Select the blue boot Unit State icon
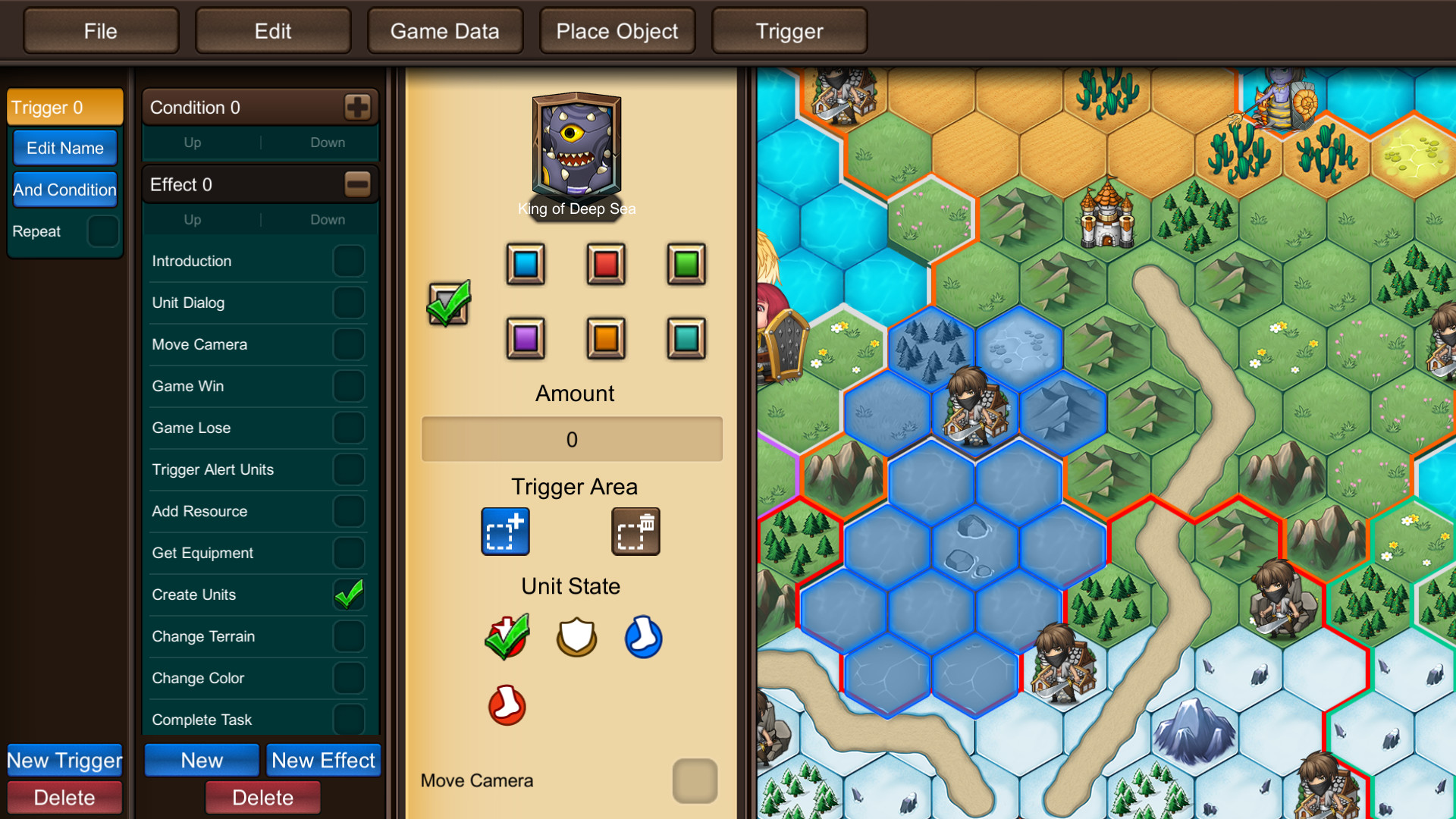 click(x=643, y=638)
